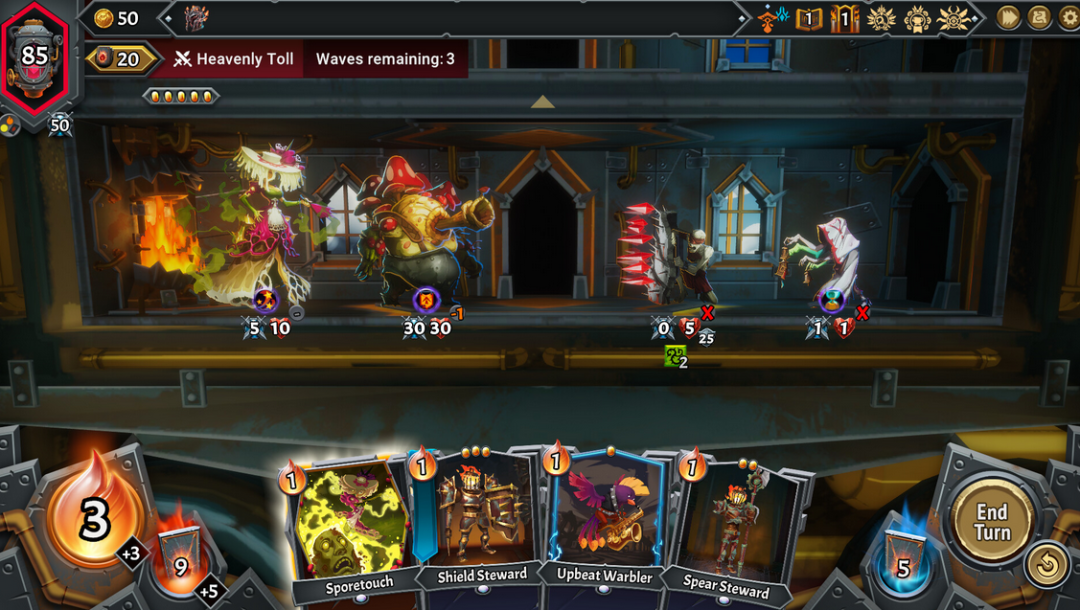The height and width of the screenshot is (610, 1080).
Task: Choose the Shield Steward card
Action: point(480,520)
